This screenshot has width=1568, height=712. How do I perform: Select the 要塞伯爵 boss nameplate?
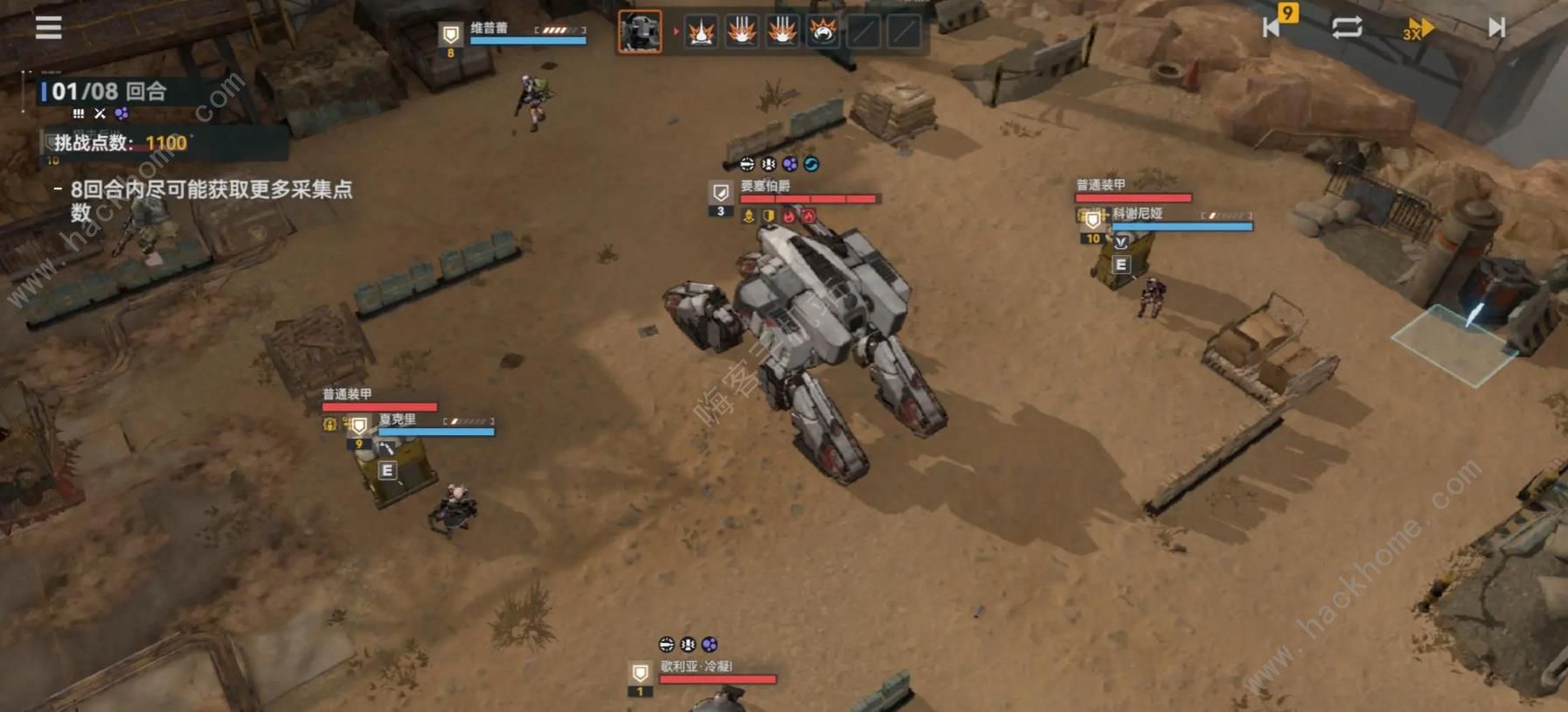766,186
